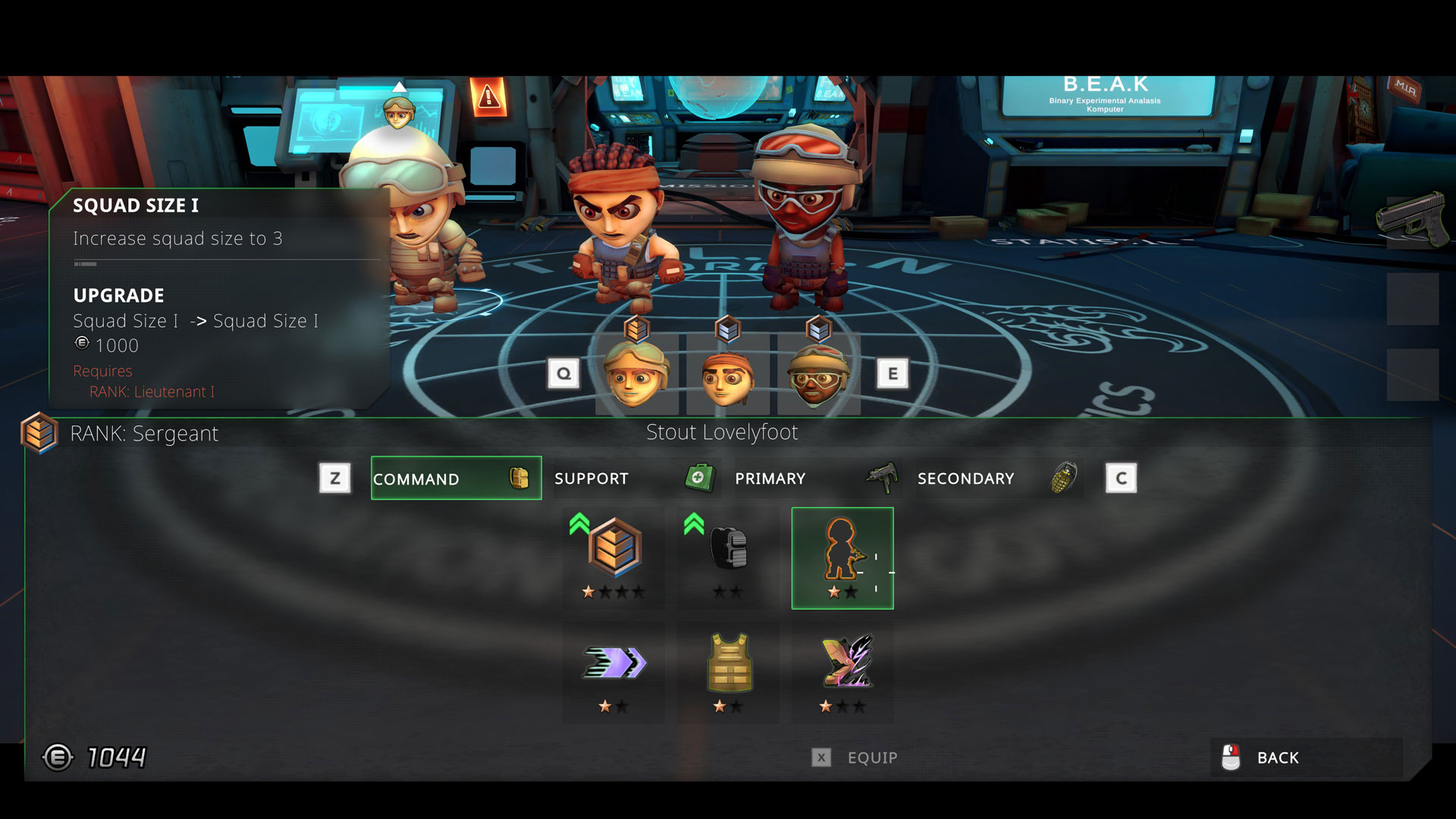Go back to the previous screen

click(1277, 758)
